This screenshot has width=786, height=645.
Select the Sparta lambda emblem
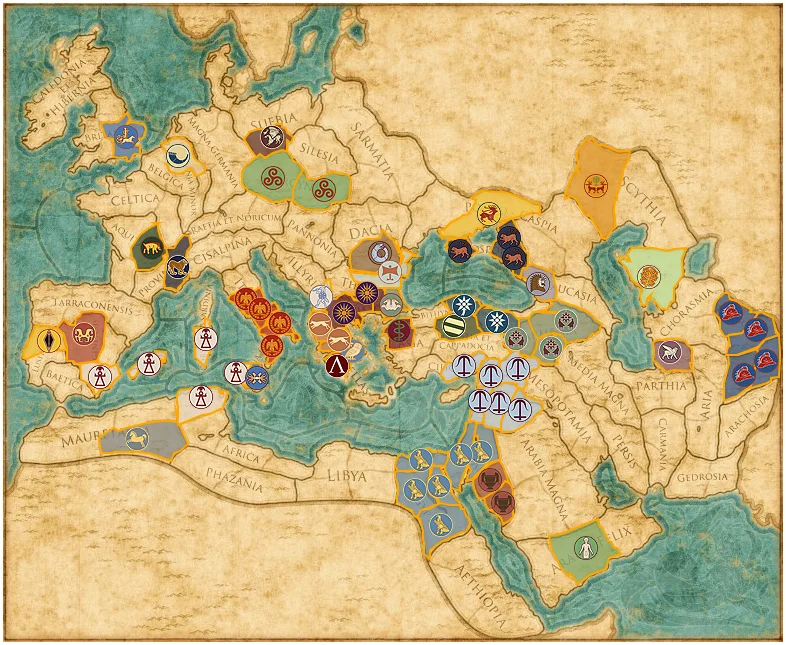336,366
